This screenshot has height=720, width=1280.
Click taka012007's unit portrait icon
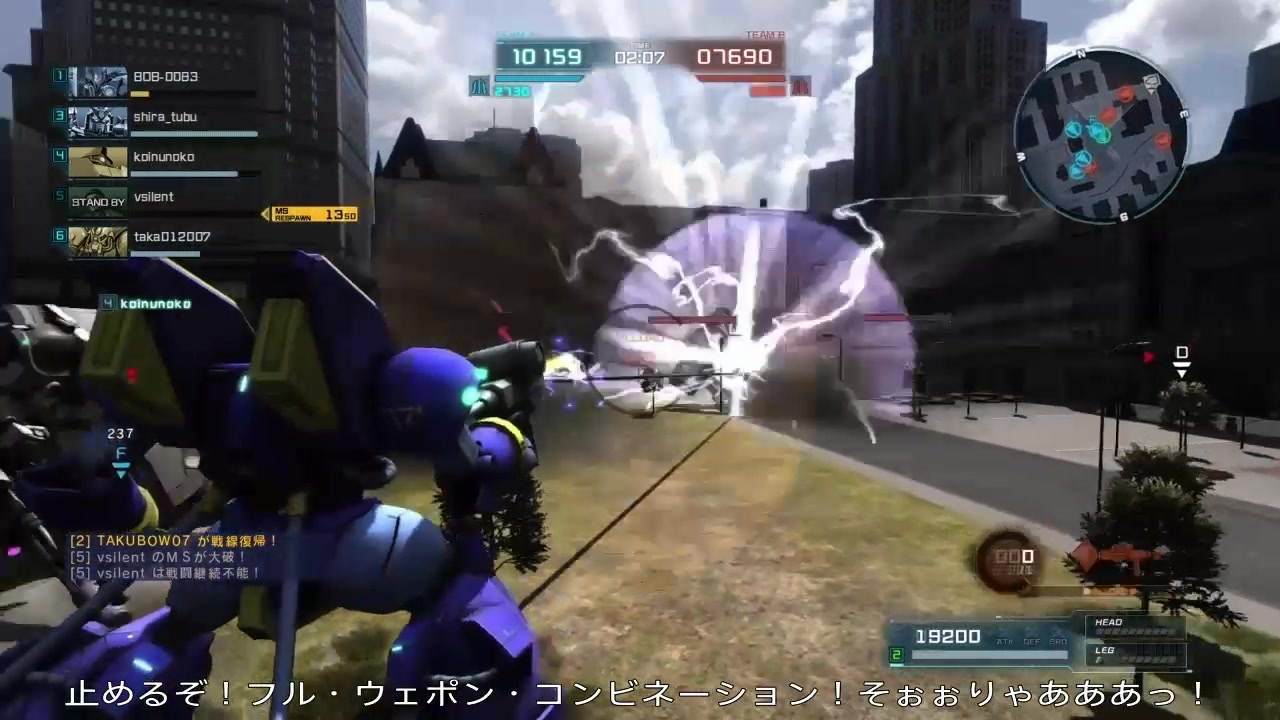pos(97,241)
